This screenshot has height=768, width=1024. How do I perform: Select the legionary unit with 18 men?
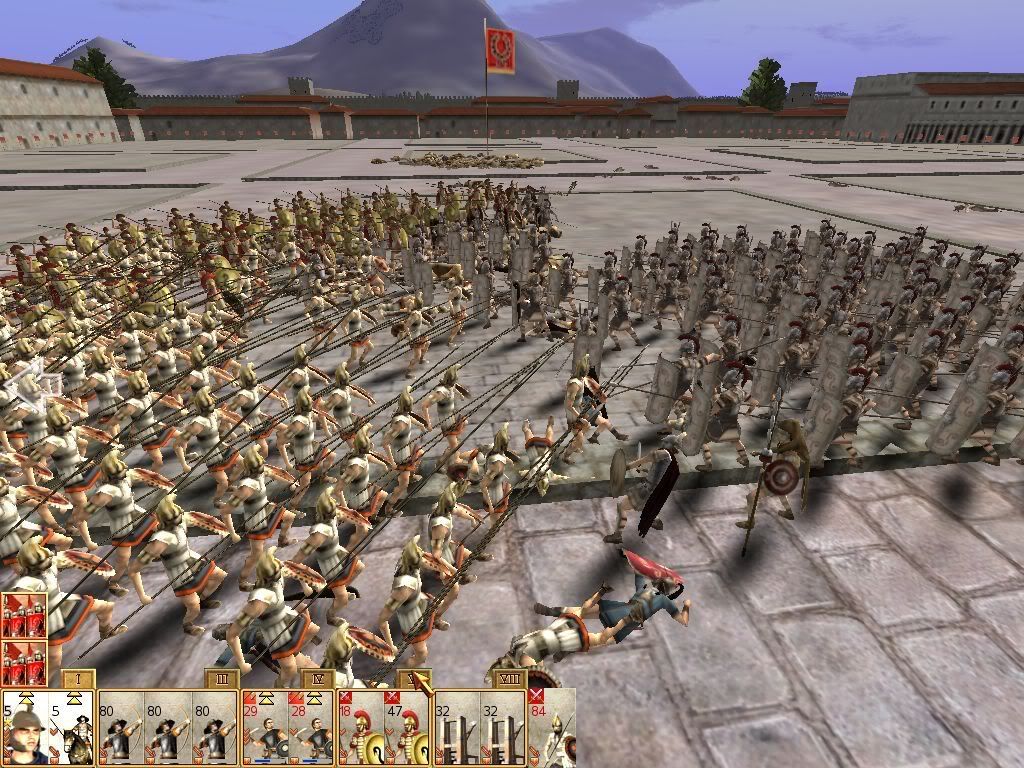(x=361, y=728)
